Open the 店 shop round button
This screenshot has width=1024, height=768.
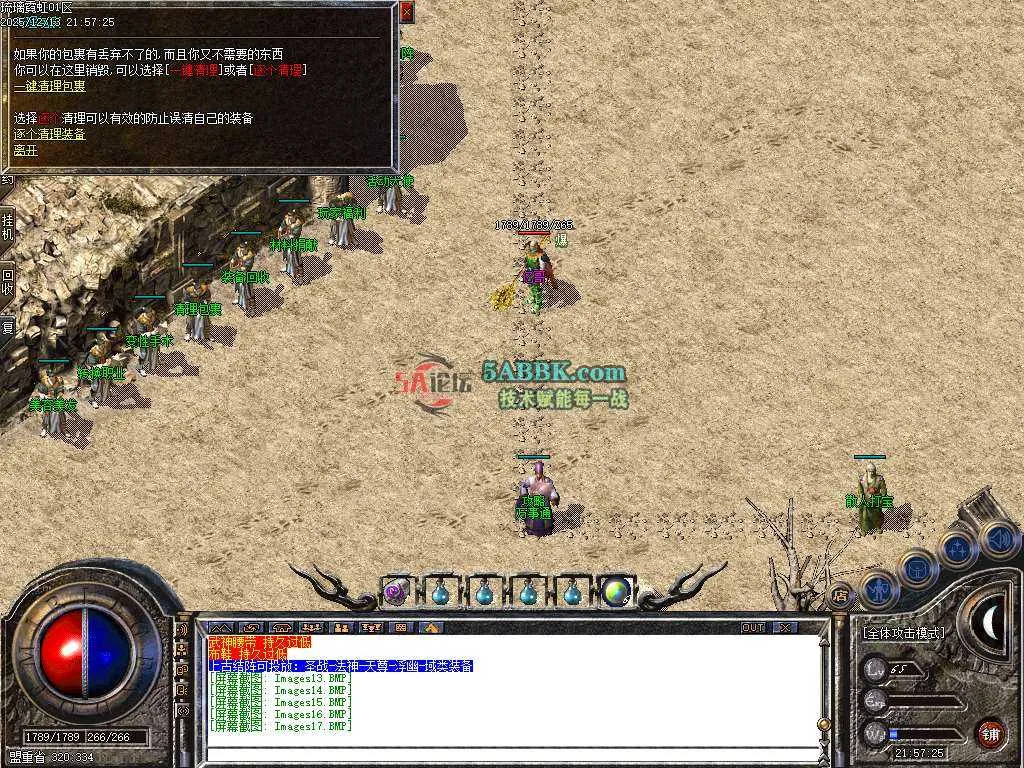click(x=841, y=598)
